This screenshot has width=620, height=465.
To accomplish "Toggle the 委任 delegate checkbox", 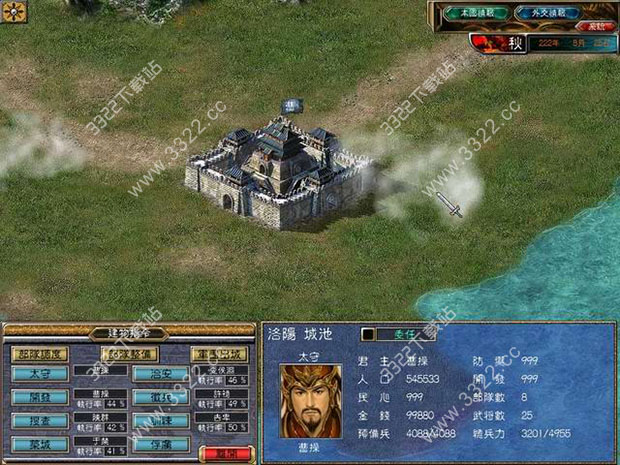I will tap(367, 334).
